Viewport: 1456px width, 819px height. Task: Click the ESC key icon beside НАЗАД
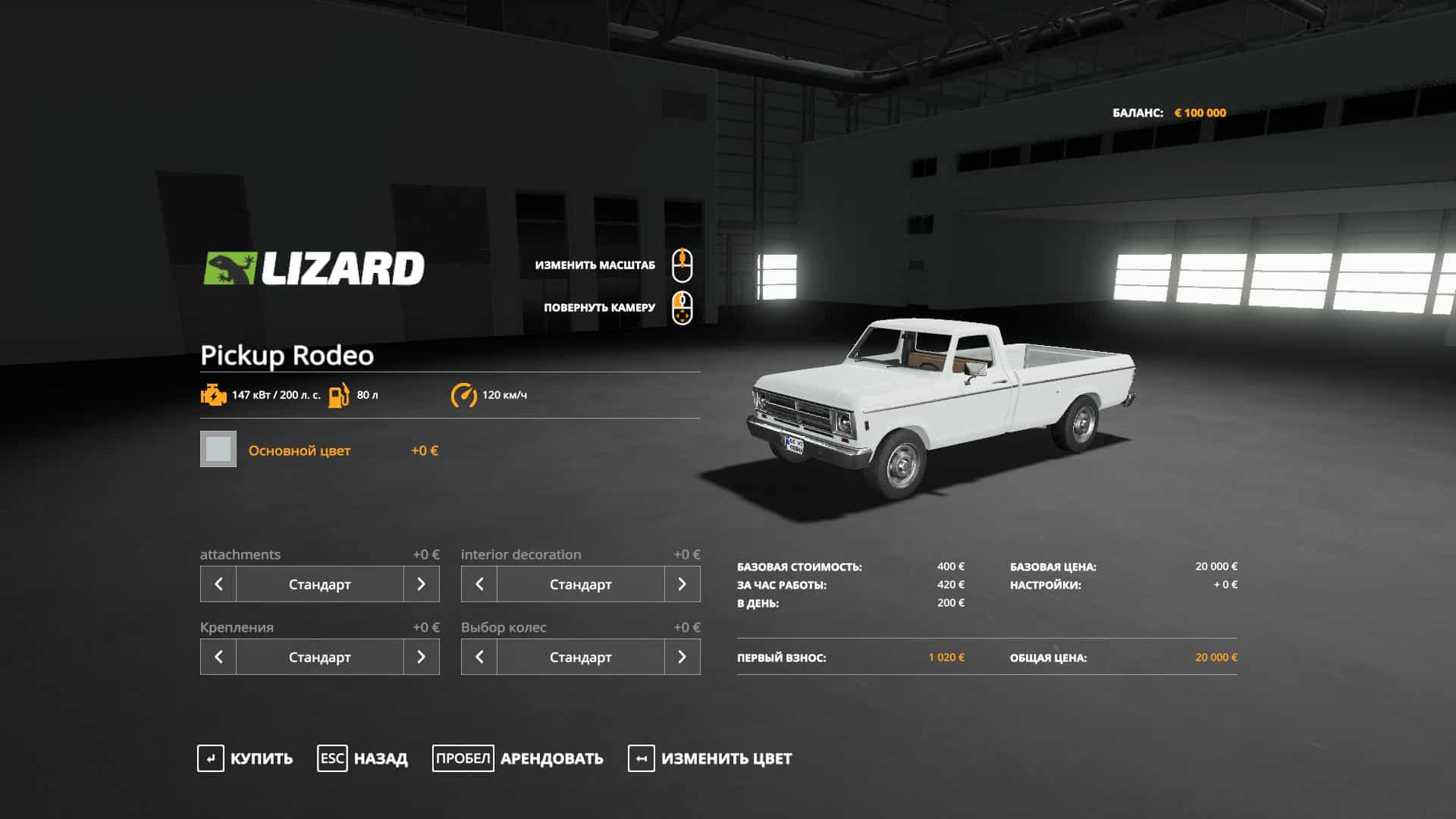[x=331, y=758]
